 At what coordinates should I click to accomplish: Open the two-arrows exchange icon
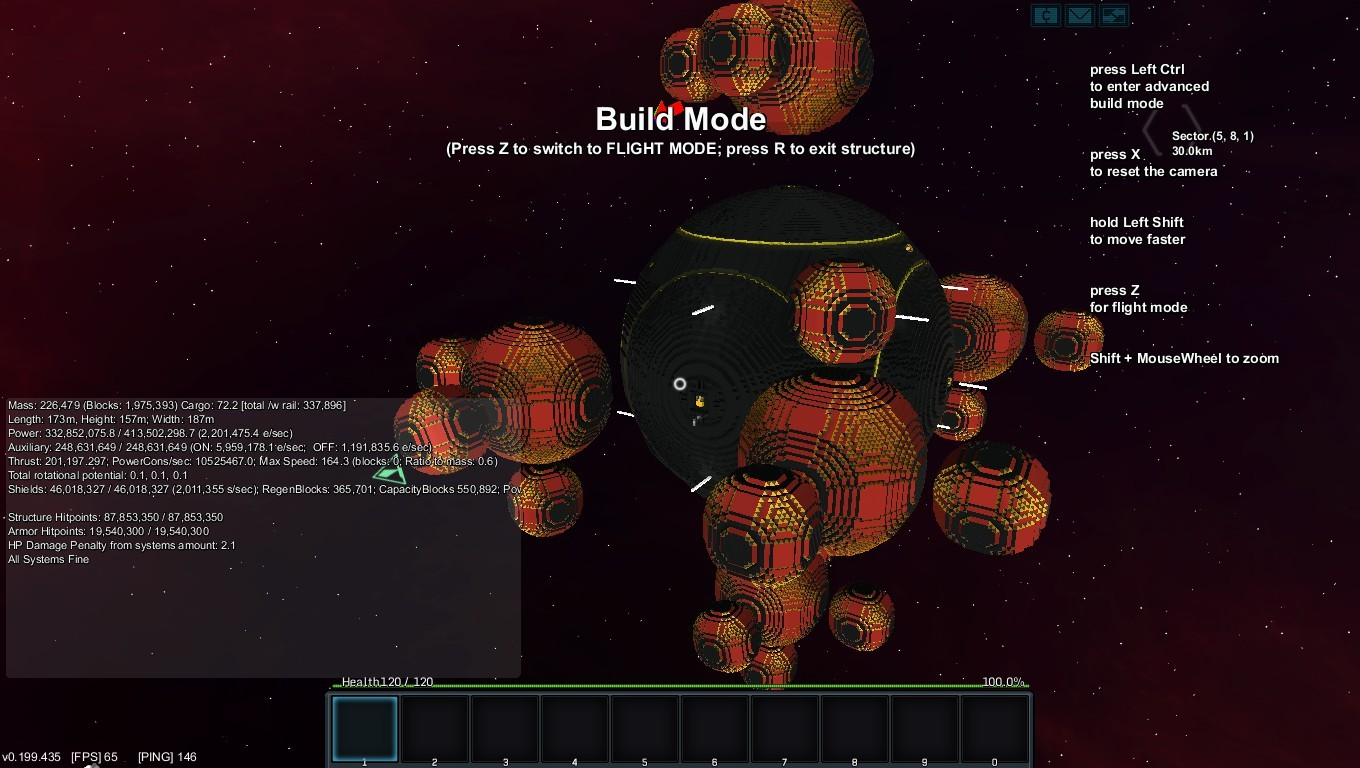(1113, 15)
